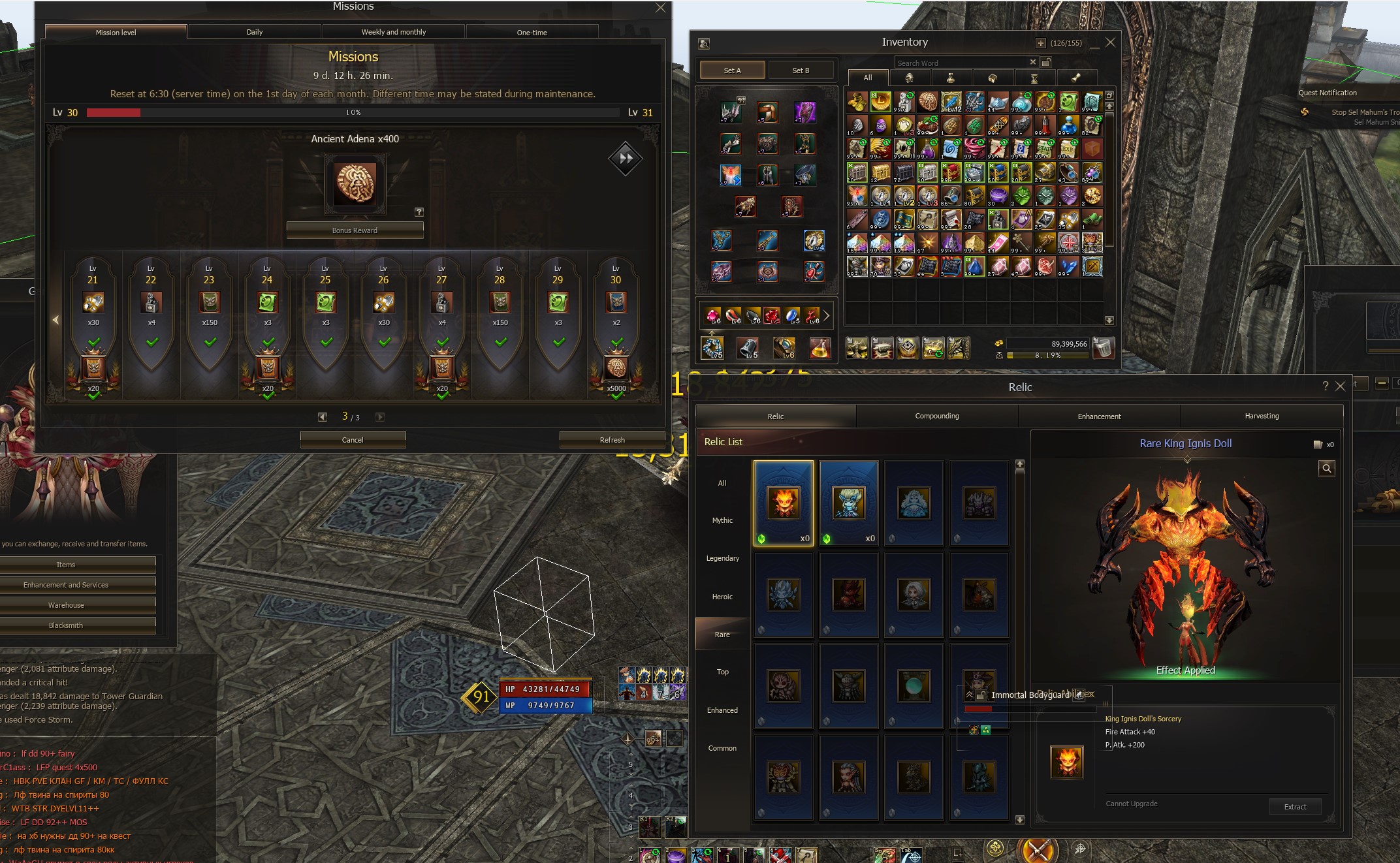Screen dimensions: 1400x863
Task: Refresh the mission list
Action: tap(612, 440)
